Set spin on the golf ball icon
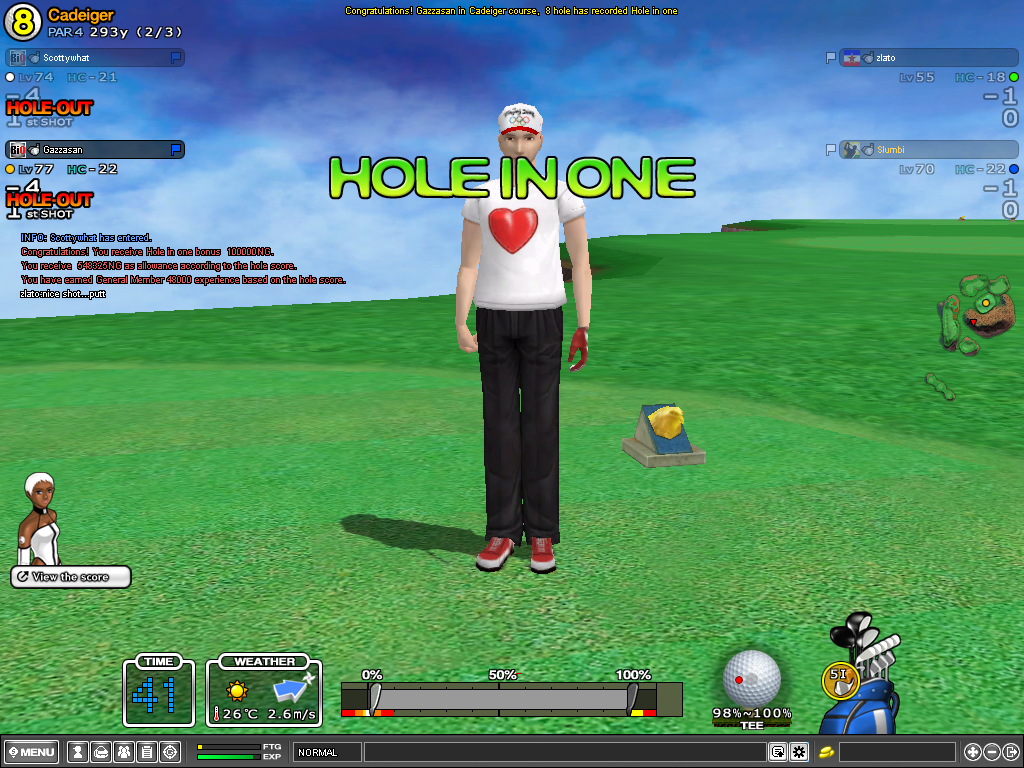The height and width of the screenshot is (768, 1024). (x=751, y=677)
